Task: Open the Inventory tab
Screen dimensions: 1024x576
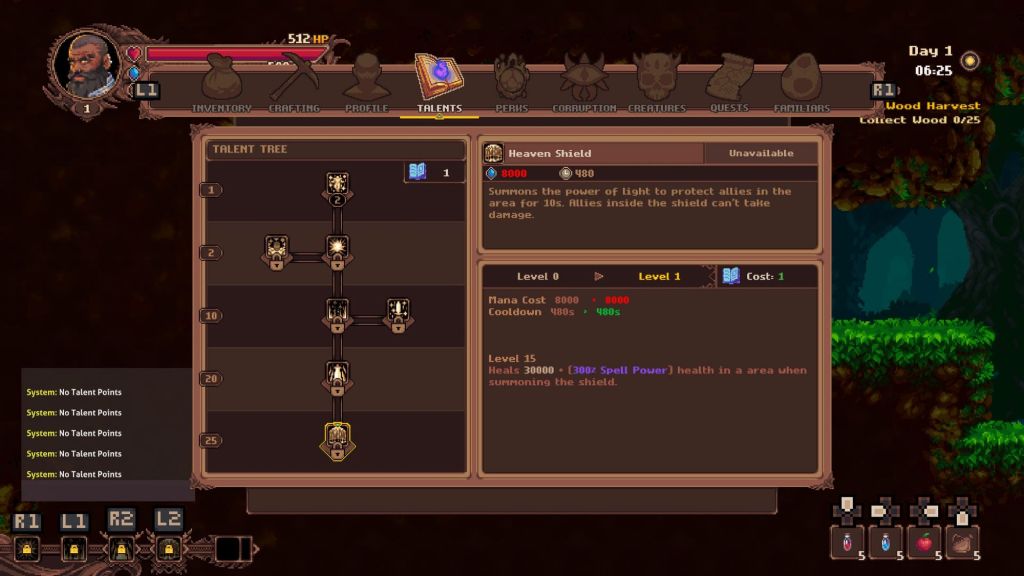Action: click(221, 84)
